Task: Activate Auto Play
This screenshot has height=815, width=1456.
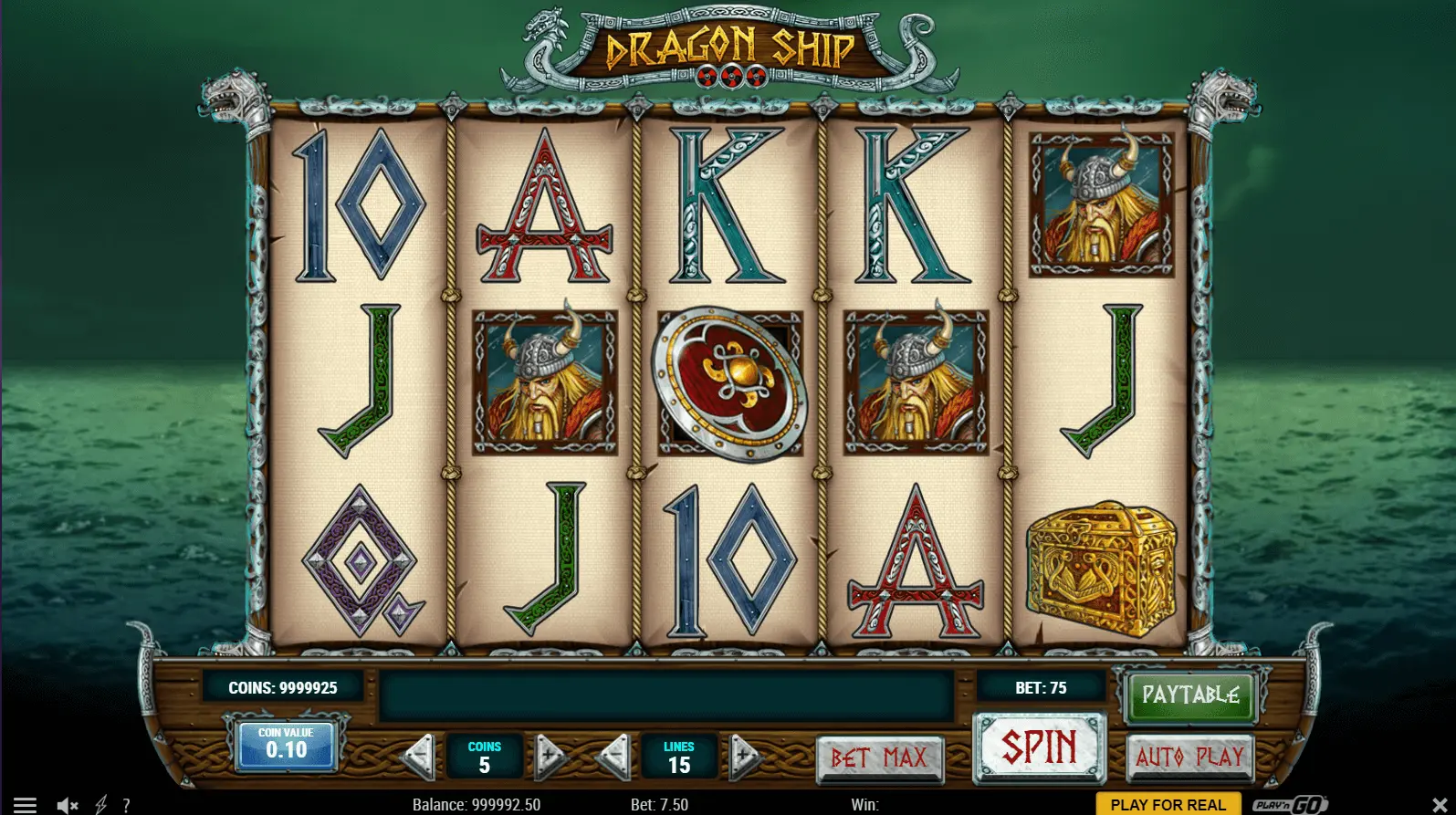Action: click(1189, 756)
